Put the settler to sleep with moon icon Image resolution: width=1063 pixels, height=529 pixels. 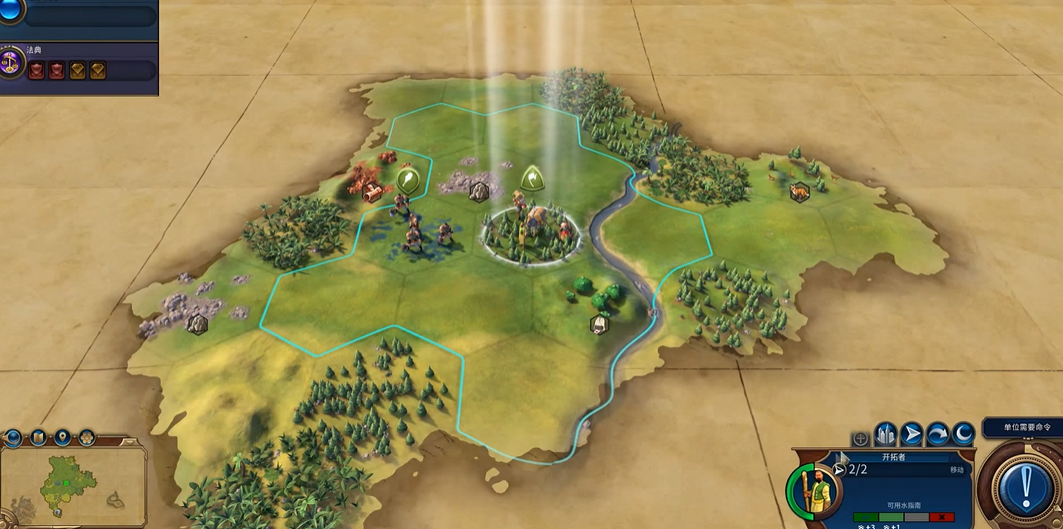(x=963, y=434)
